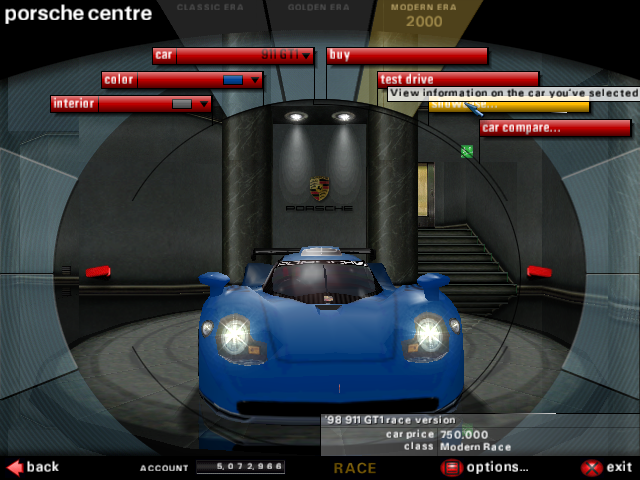640x480 pixels.
Task: Buy the selected Porsche
Action: [x=406, y=56]
